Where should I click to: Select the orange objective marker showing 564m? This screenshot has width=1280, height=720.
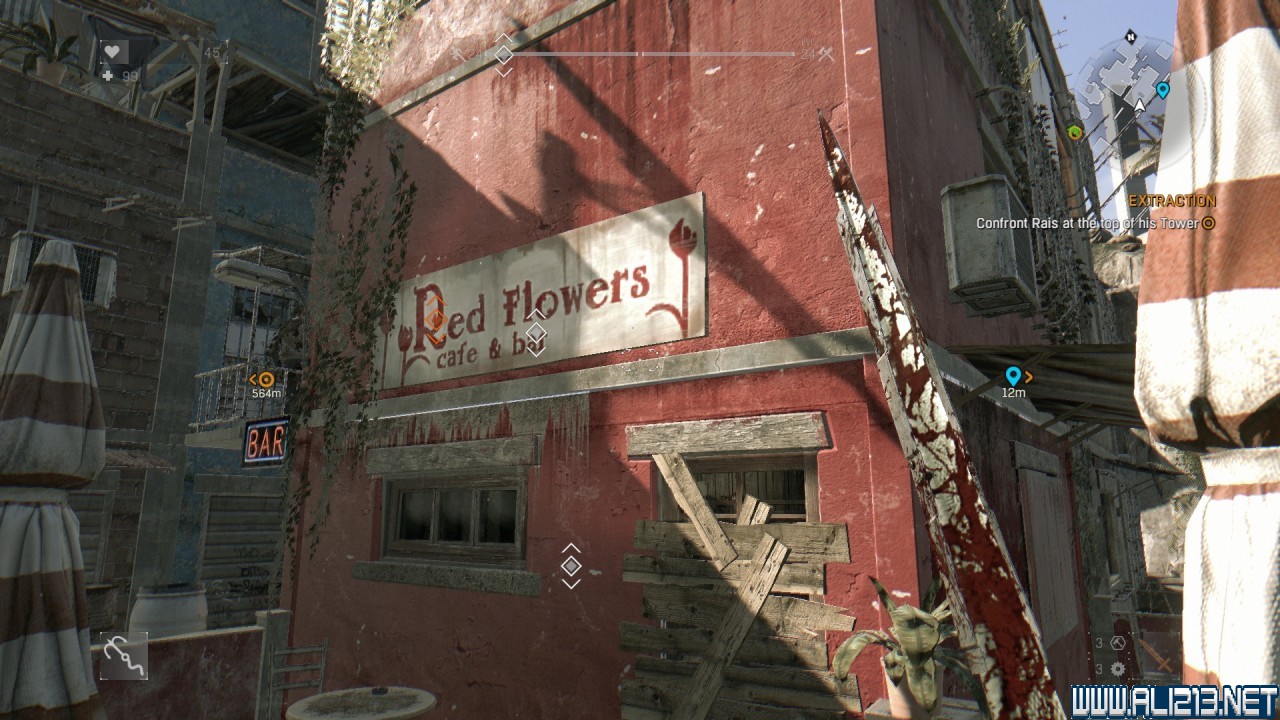(266, 379)
